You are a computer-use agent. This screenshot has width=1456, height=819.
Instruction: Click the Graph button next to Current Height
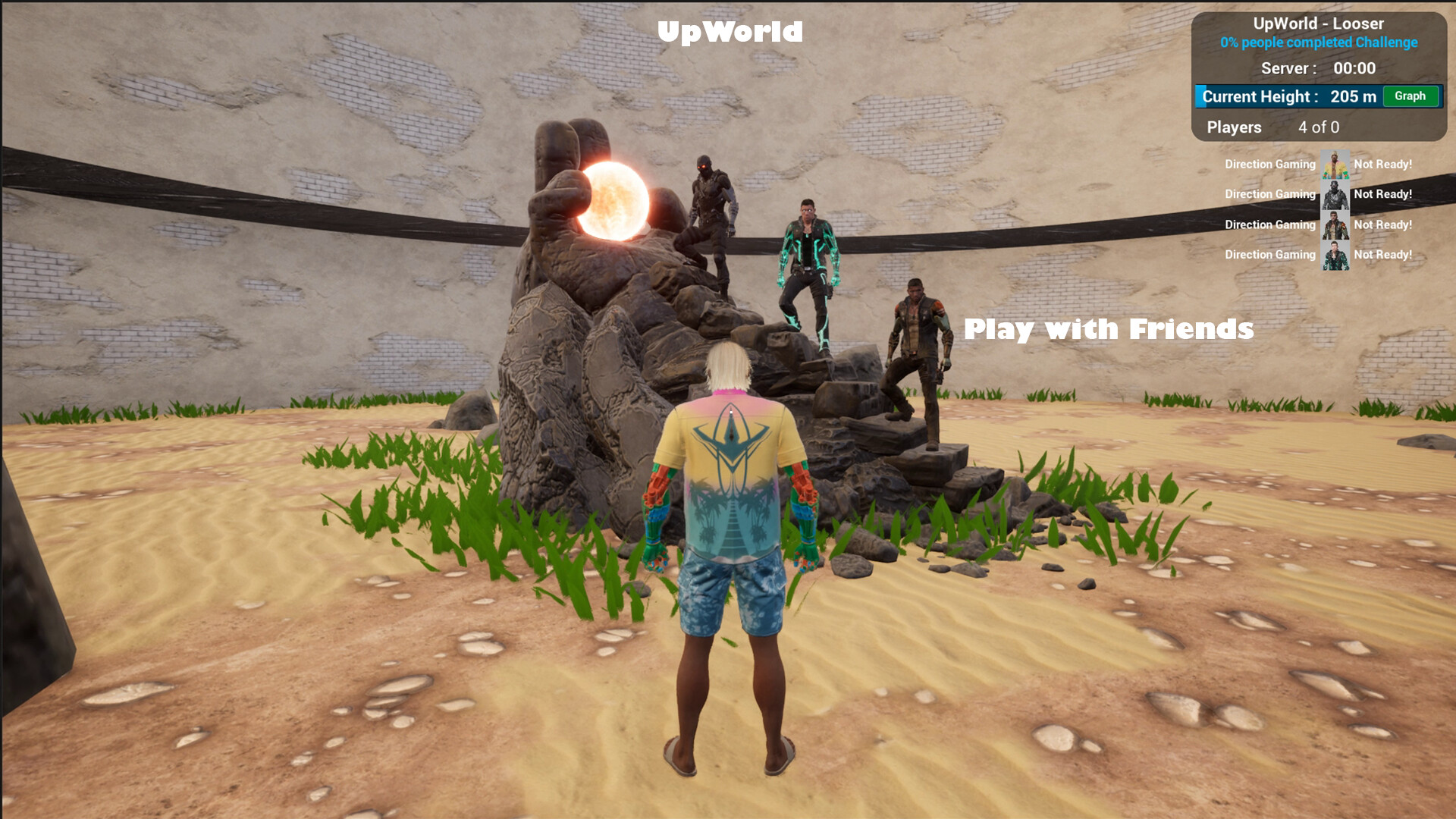(x=1410, y=96)
